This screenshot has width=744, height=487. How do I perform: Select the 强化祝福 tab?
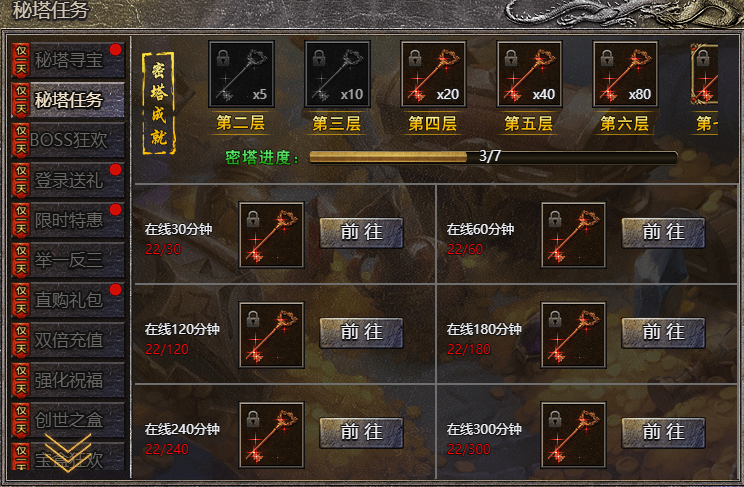tap(68, 380)
